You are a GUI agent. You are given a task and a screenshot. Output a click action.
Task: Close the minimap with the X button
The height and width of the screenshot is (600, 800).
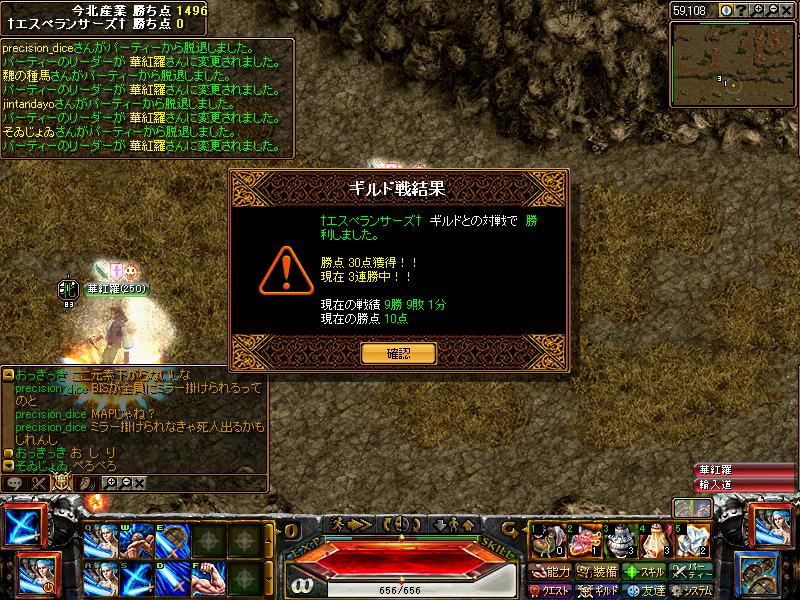[787, 11]
